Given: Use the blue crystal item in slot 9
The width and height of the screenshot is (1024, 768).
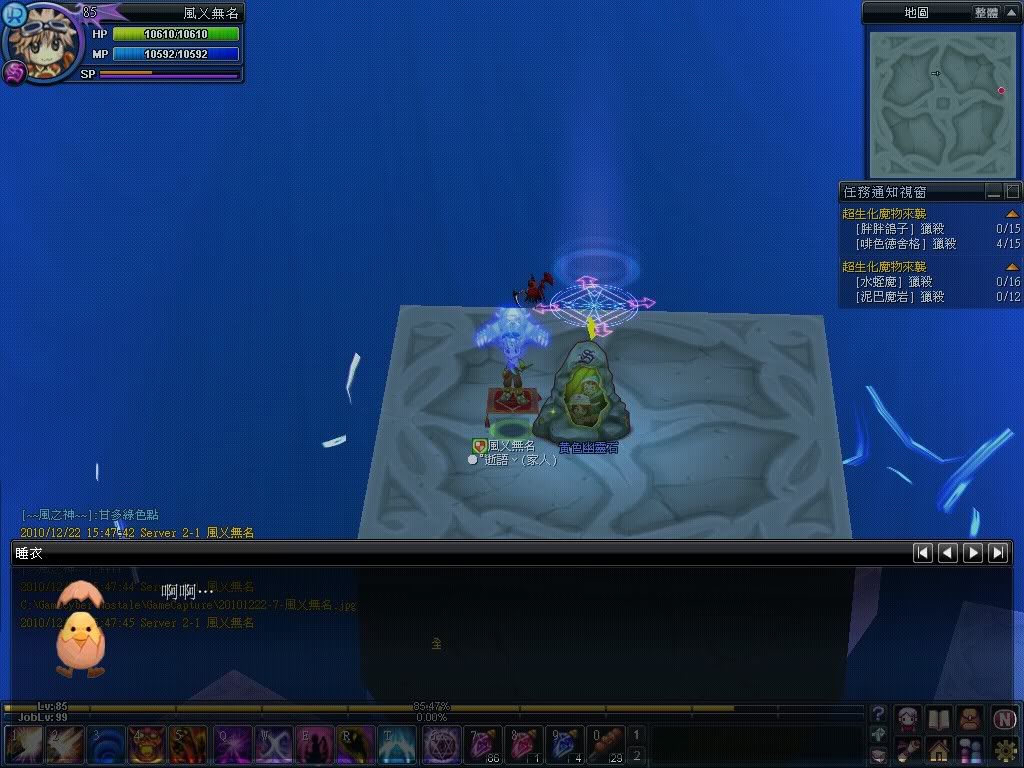Looking at the screenshot, I should (x=565, y=745).
